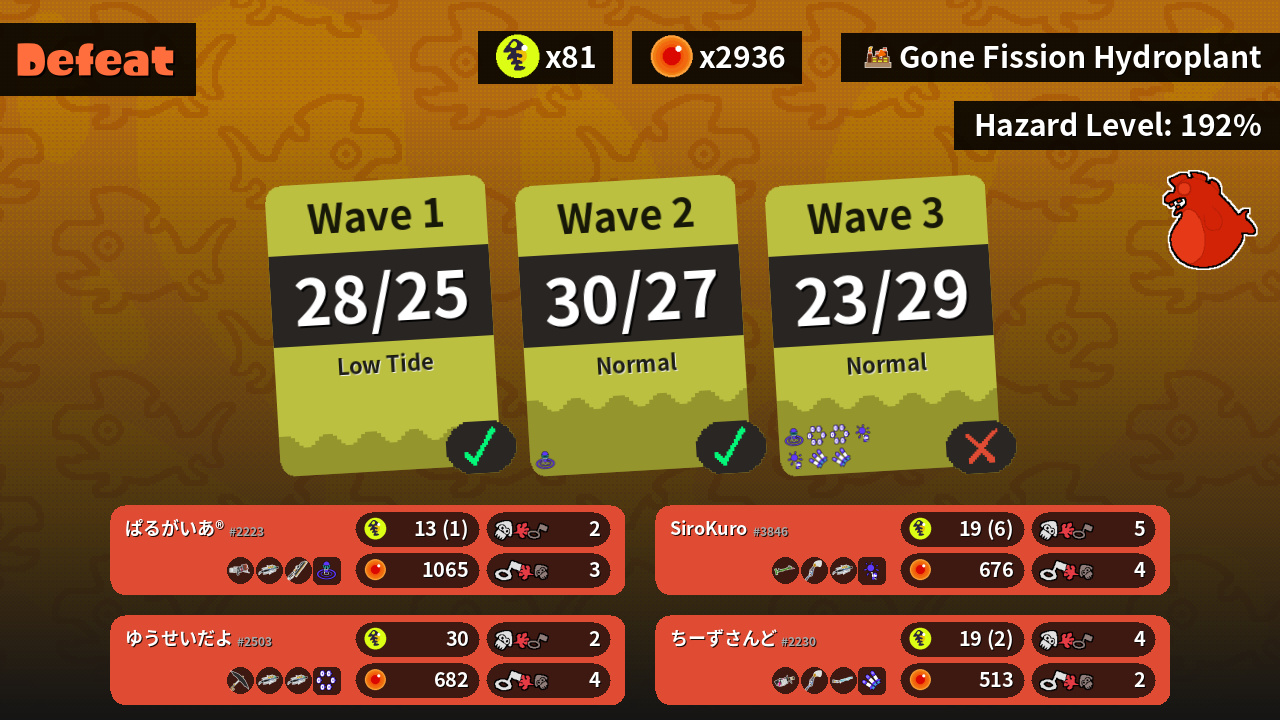Image resolution: width=1280 pixels, height=720 pixels.
Task: Open the Wave 2 result card
Action: click(633, 325)
